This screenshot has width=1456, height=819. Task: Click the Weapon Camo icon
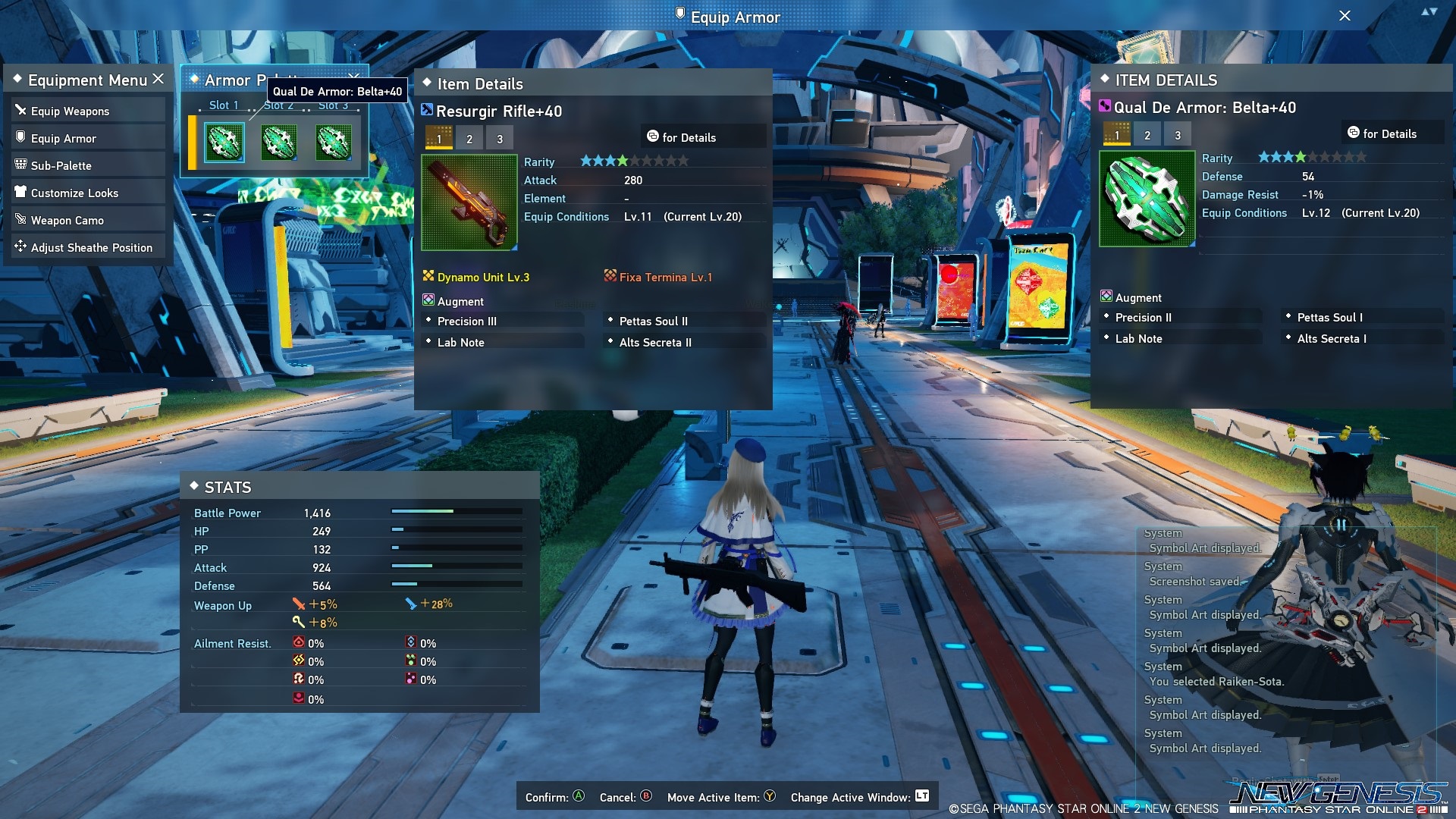[21, 220]
